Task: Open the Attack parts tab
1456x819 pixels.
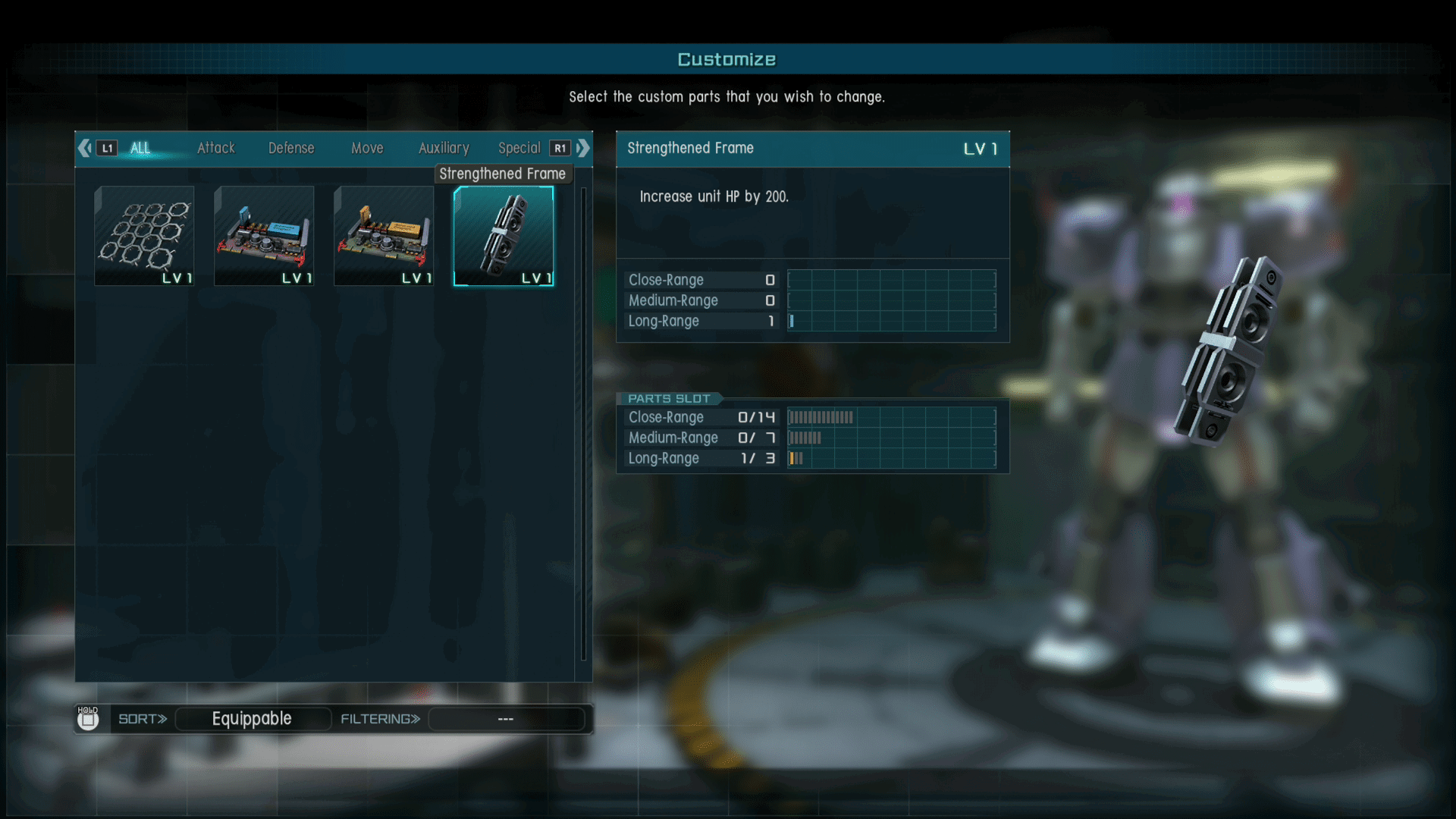Action: pos(216,148)
